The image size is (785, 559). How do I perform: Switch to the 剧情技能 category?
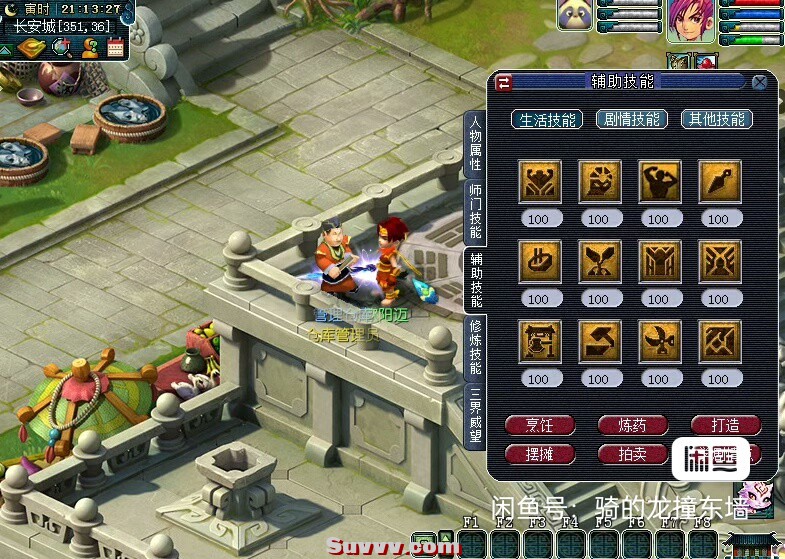(632, 119)
